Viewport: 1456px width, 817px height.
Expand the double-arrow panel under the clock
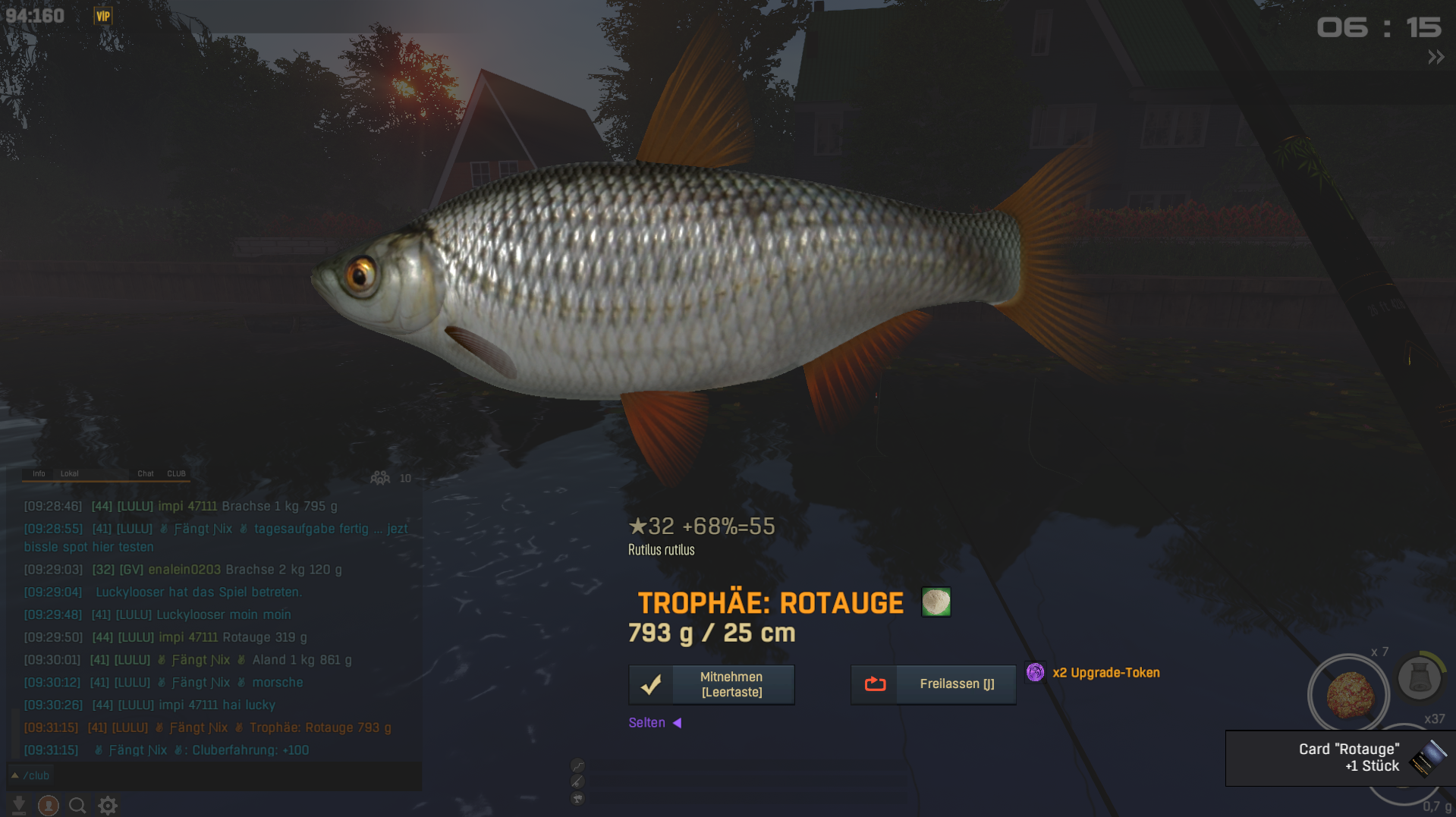click(1436, 57)
